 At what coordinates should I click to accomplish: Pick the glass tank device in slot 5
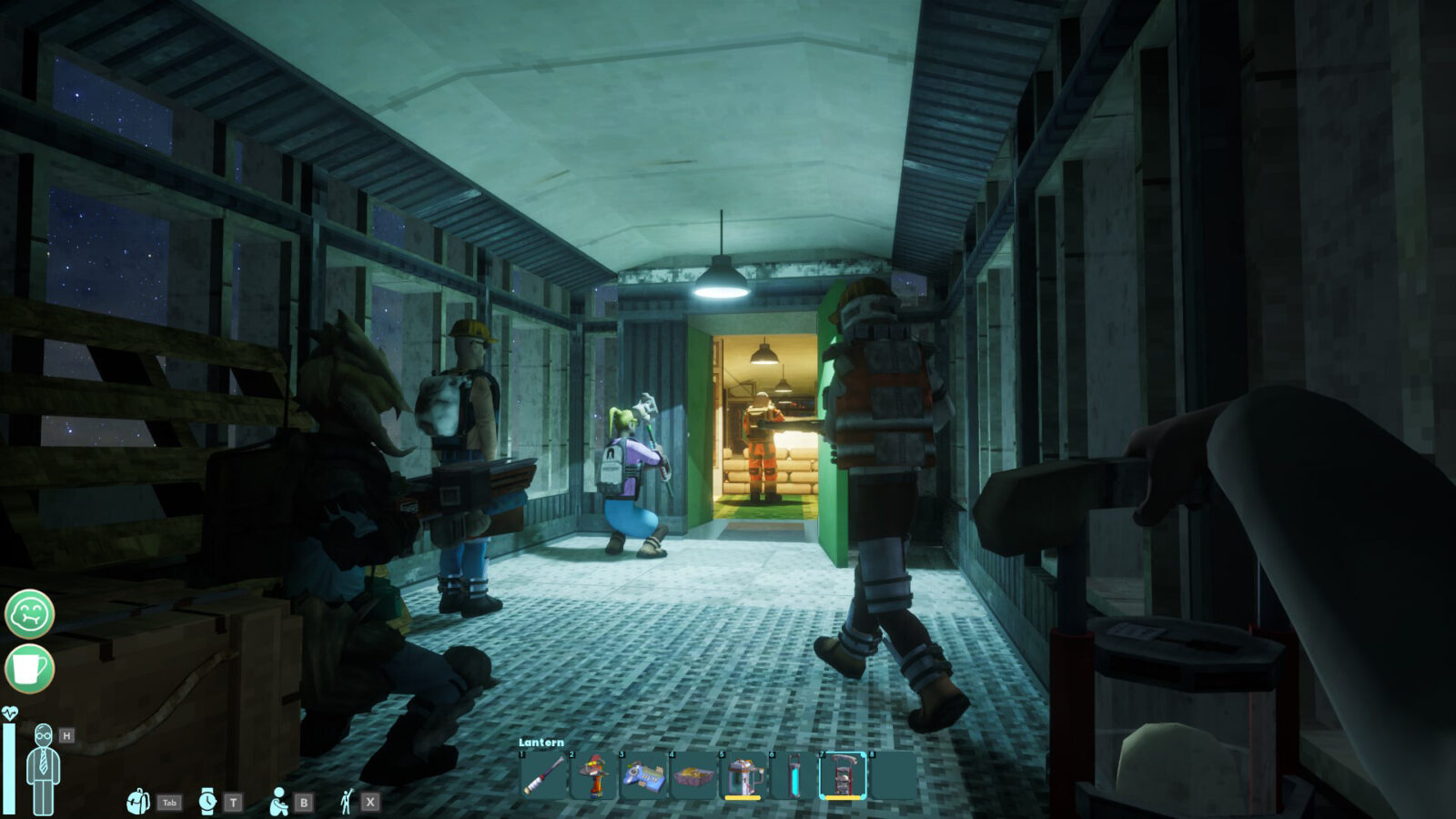743,776
